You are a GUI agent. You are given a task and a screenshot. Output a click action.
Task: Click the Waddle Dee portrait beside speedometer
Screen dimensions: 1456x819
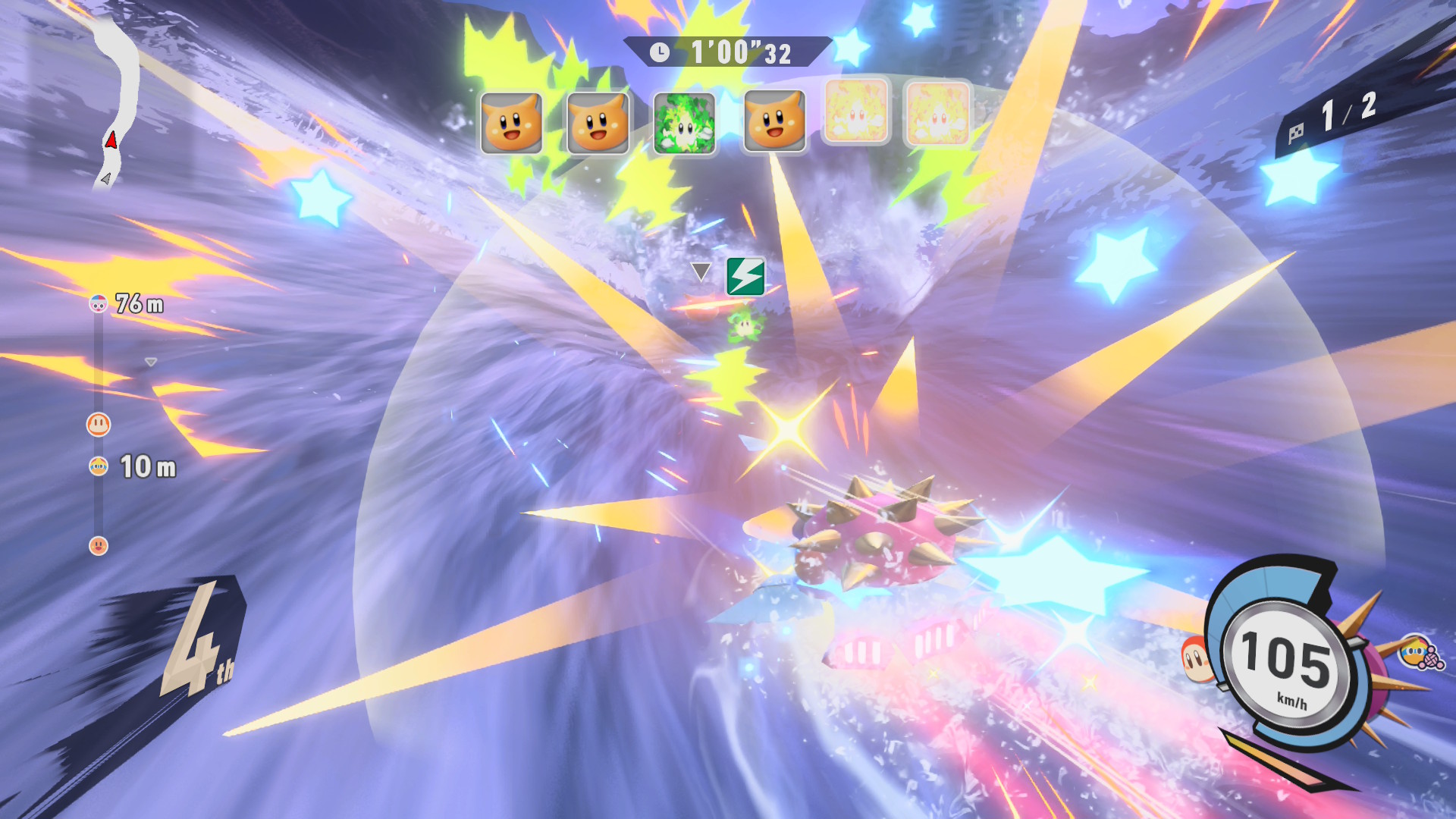(1197, 659)
